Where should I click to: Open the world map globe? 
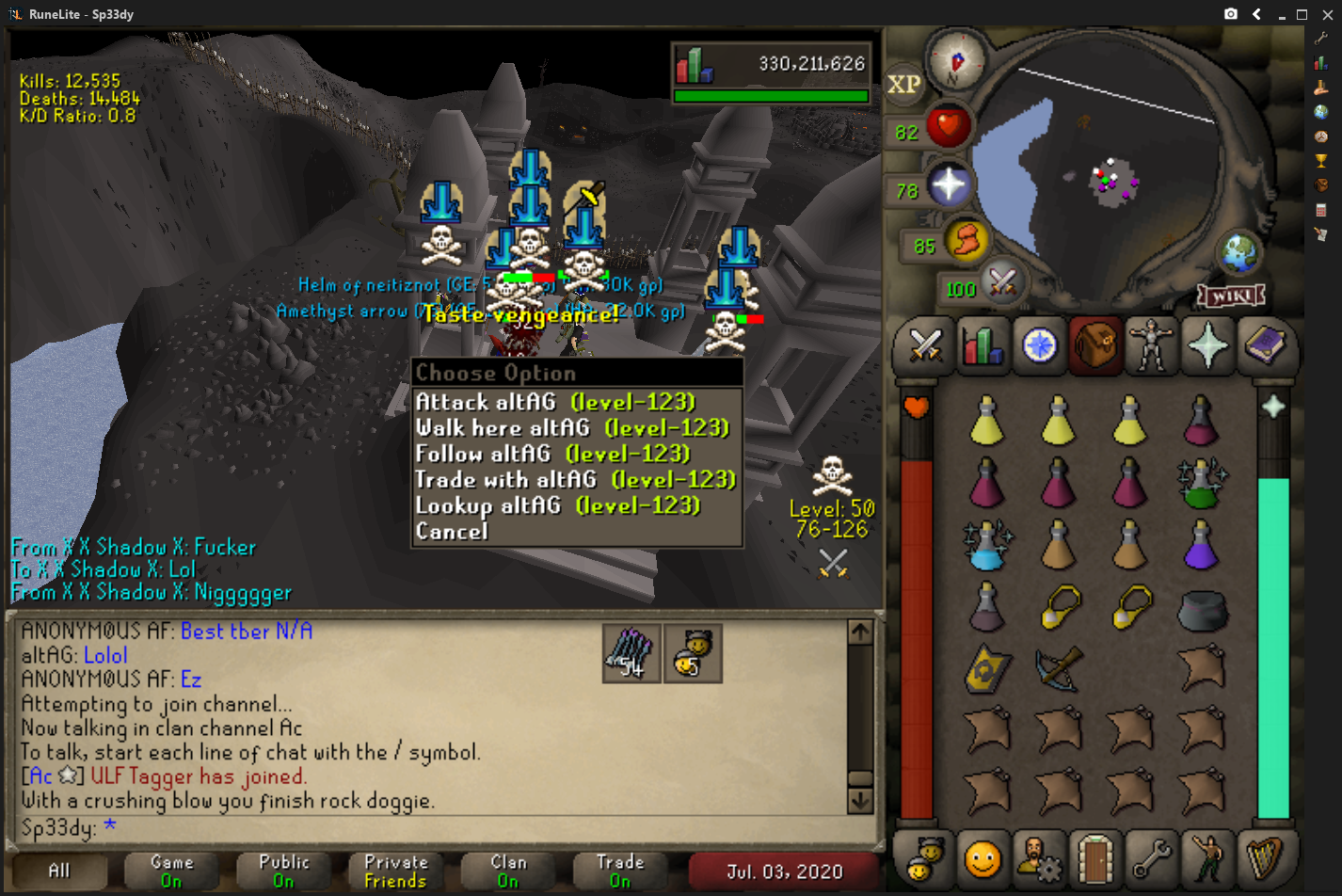point(1239,251)
